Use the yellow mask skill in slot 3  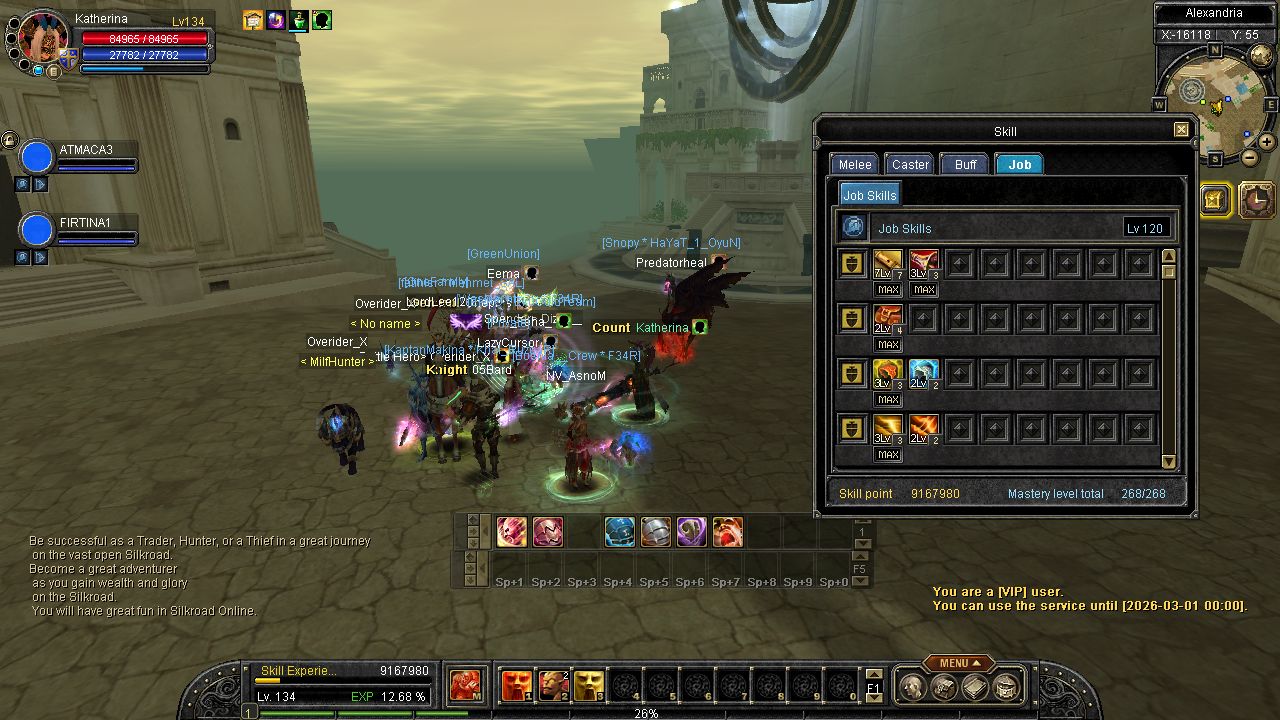(588, 686)
